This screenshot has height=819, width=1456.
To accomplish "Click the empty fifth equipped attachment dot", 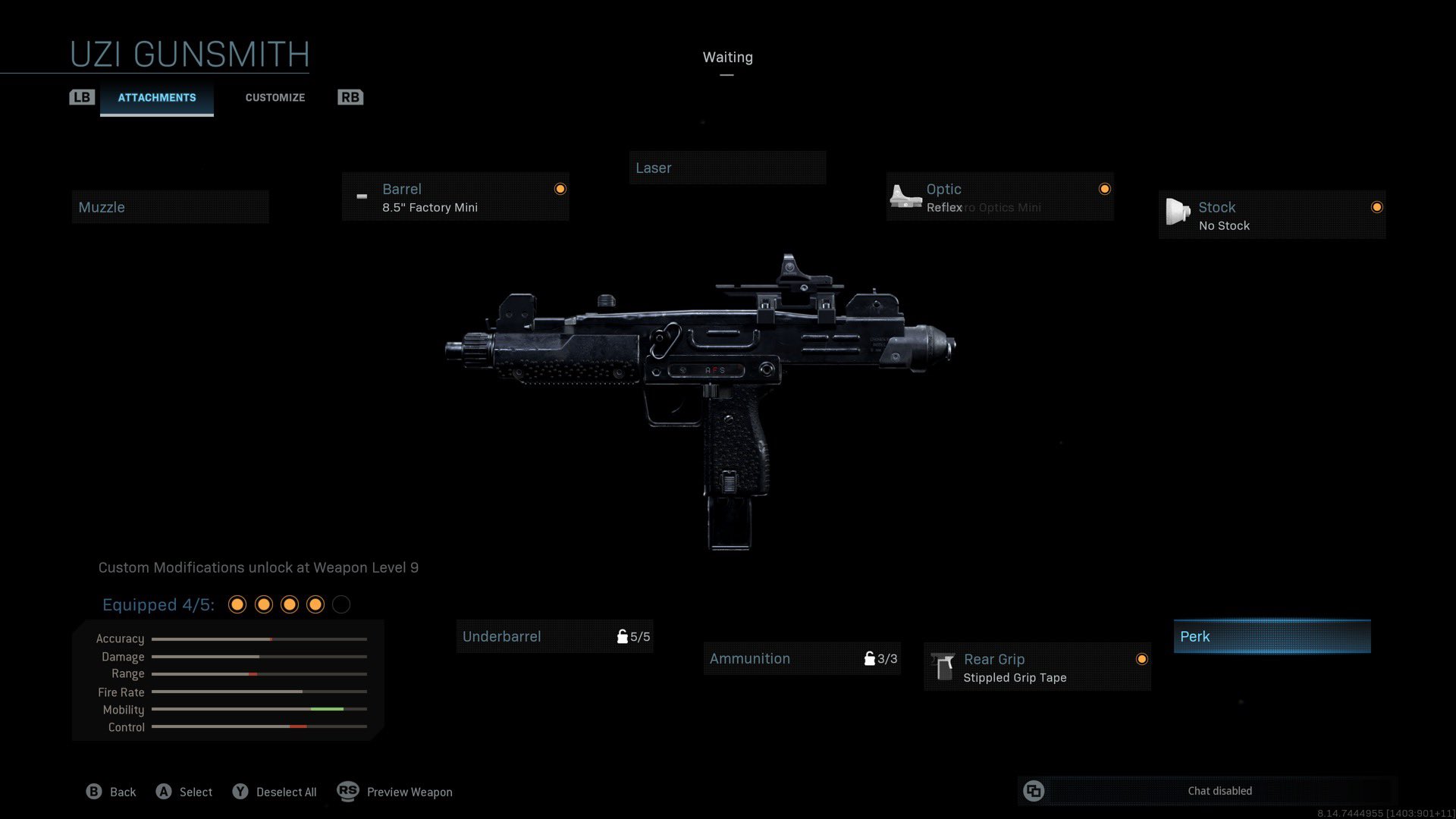I will click(340, 604).
